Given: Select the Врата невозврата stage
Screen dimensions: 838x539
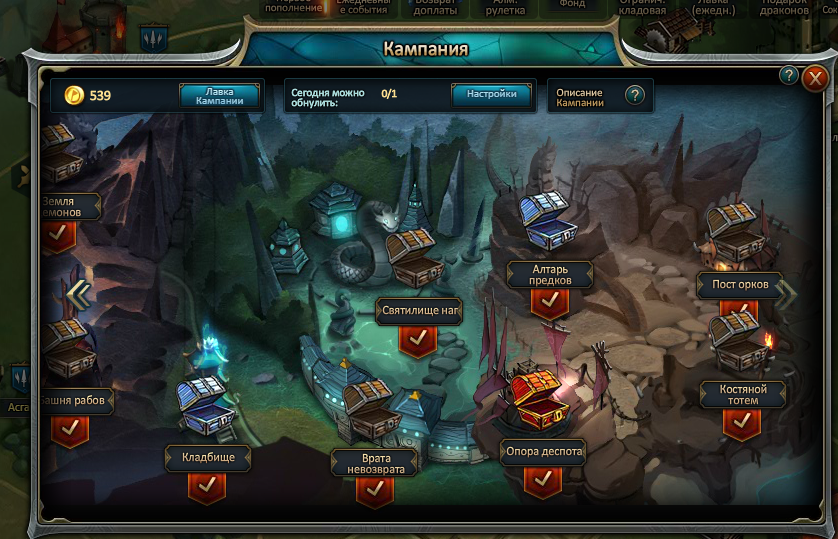Looking at the screenshot, I should (x=374, y=462).
